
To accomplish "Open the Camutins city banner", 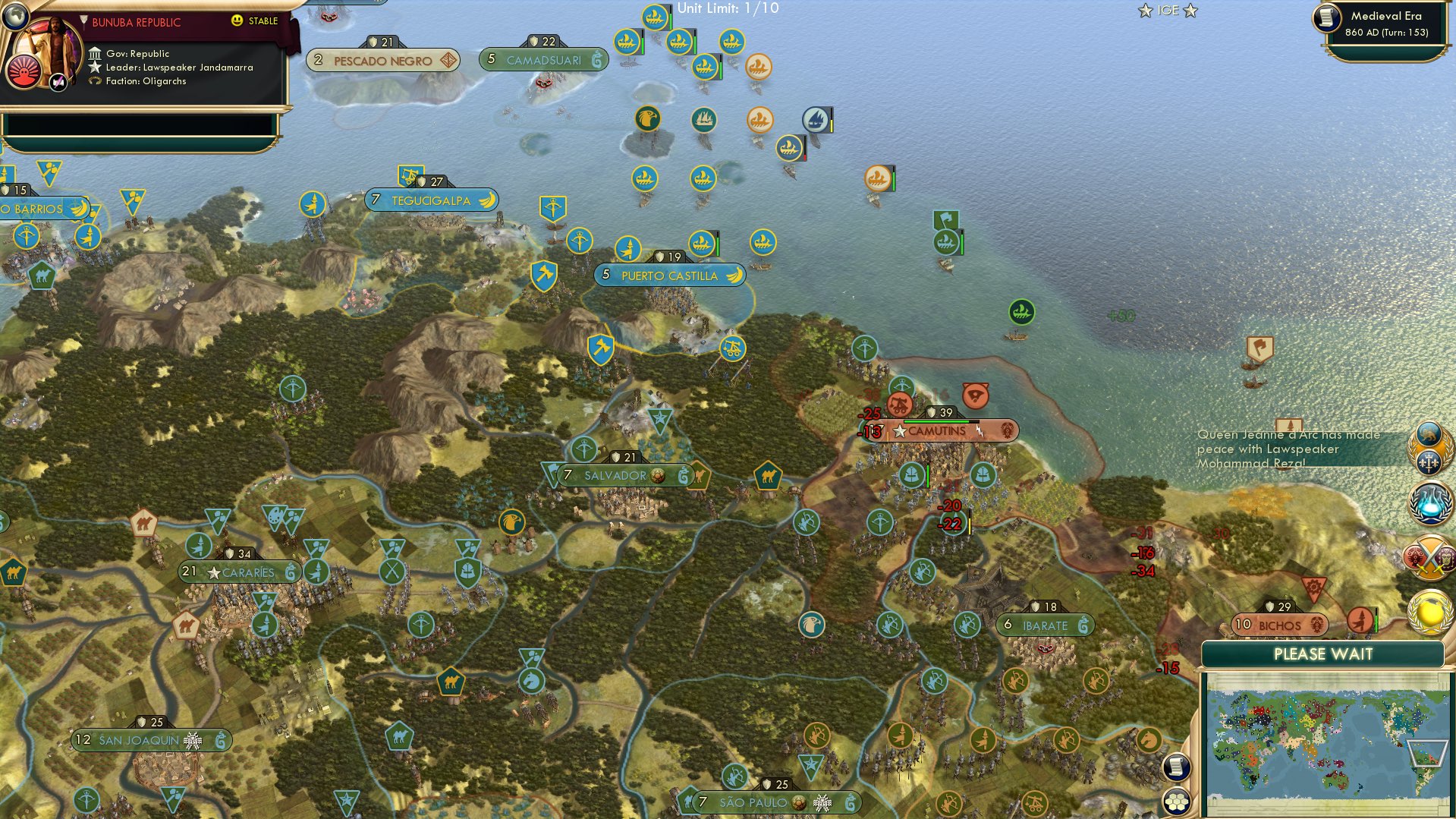I will [x=937, y=430].
